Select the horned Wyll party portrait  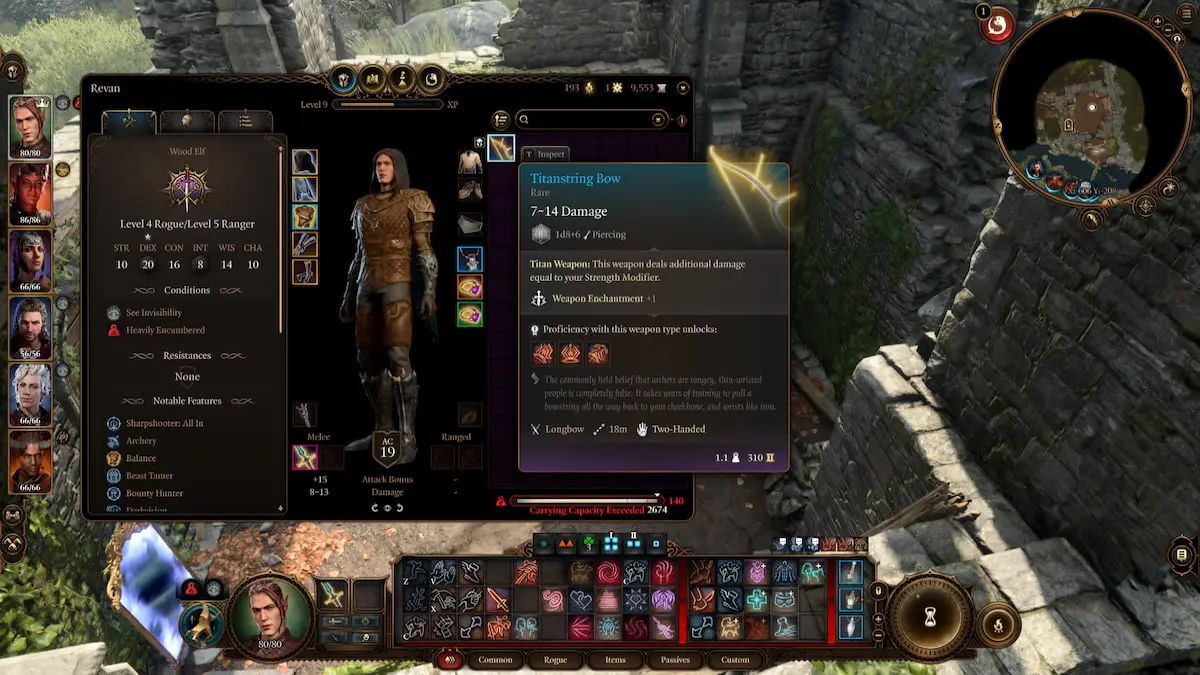[30, 461]
